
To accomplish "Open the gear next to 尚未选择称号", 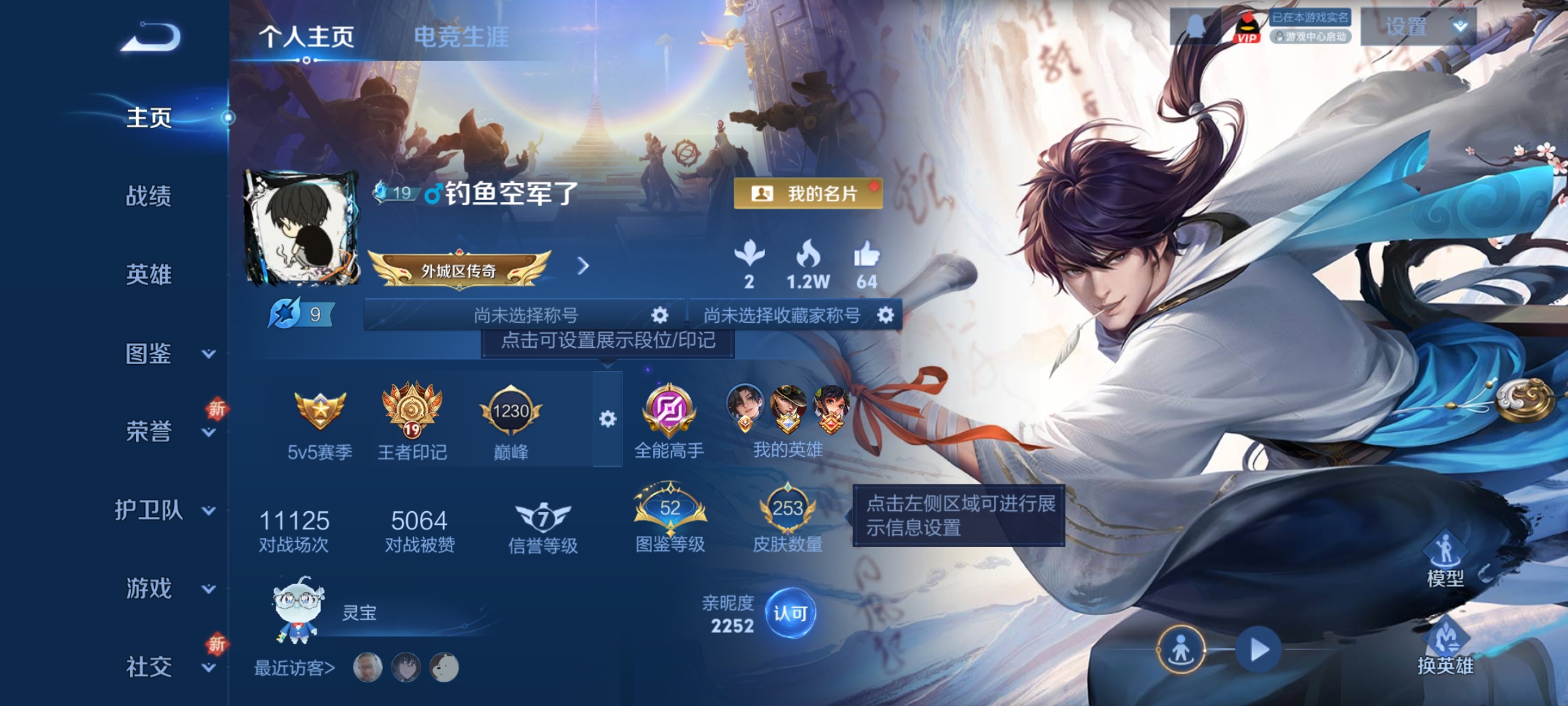I will coord(659,314).
